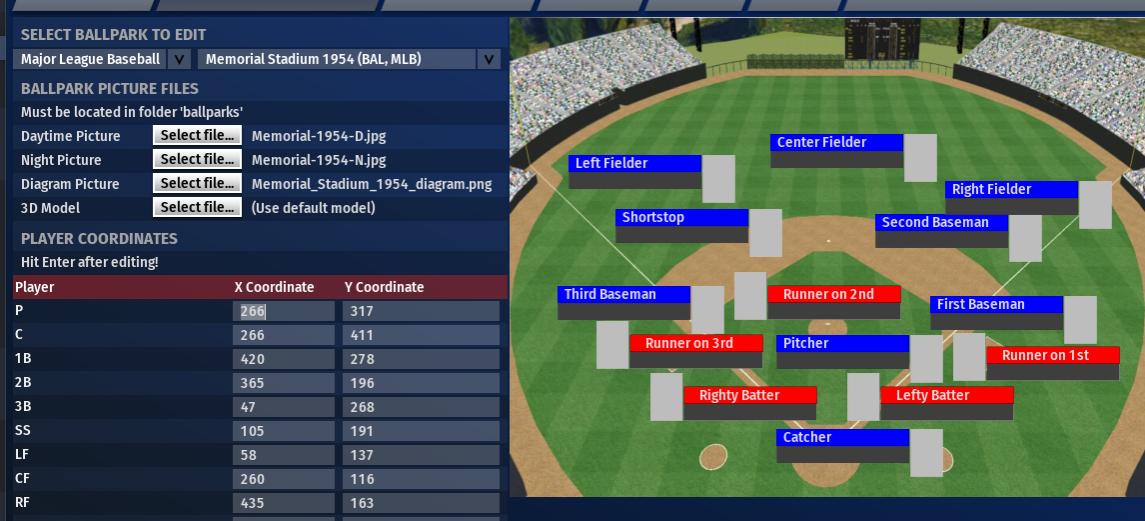This screenshot has height=521, width=1145.
Task: Choose the Shortstop position marker
Action: pyautogui.click(x=681, y=218)
